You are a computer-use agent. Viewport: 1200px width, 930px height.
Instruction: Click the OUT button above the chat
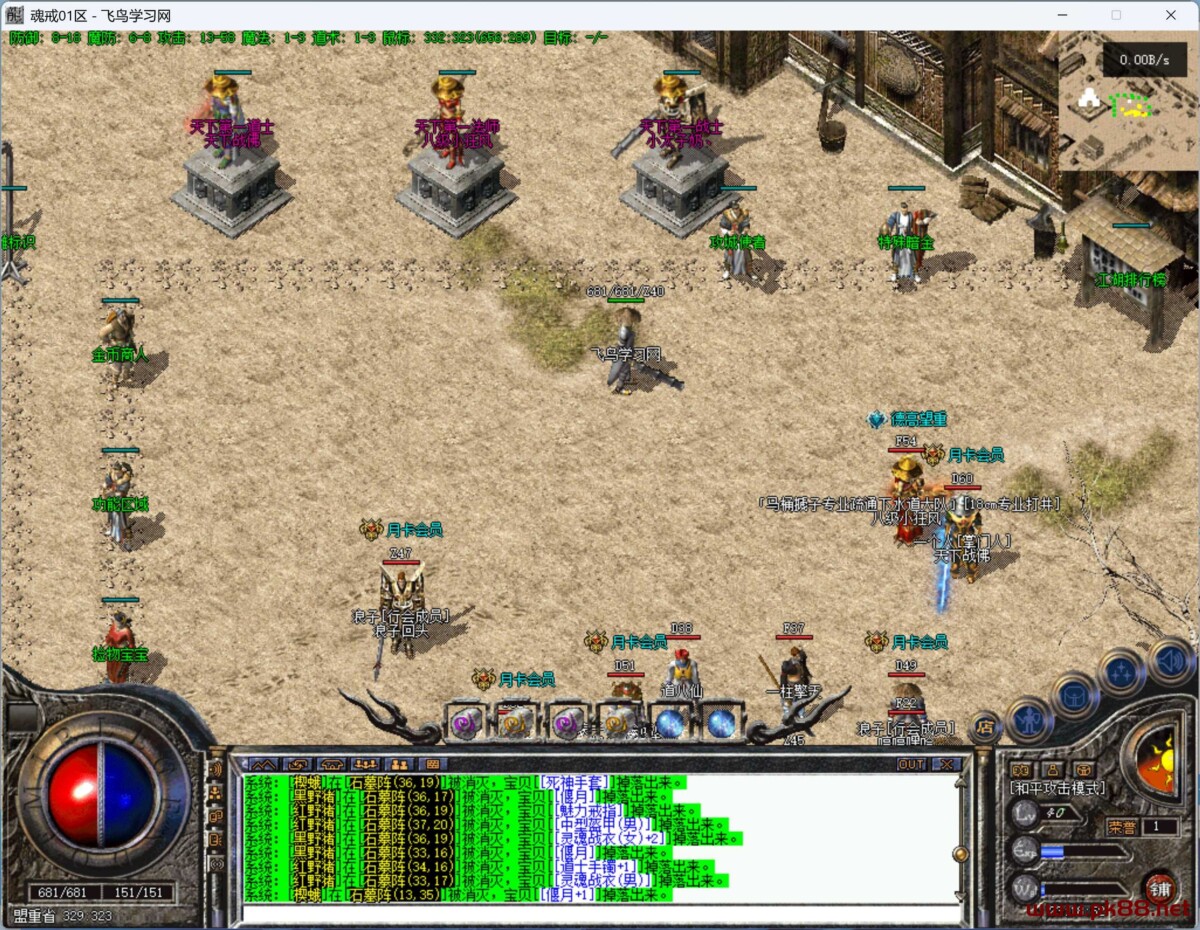point(911,764)
